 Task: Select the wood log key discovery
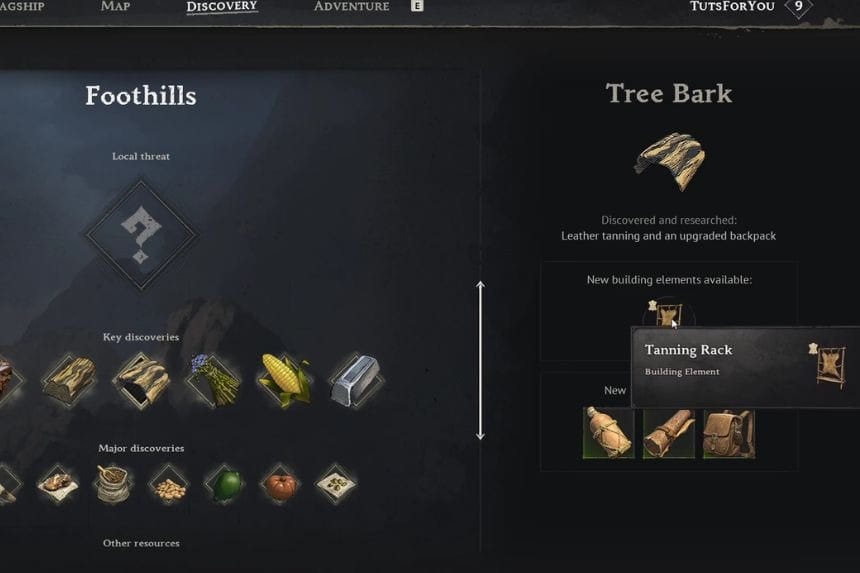tap(69, 381)
